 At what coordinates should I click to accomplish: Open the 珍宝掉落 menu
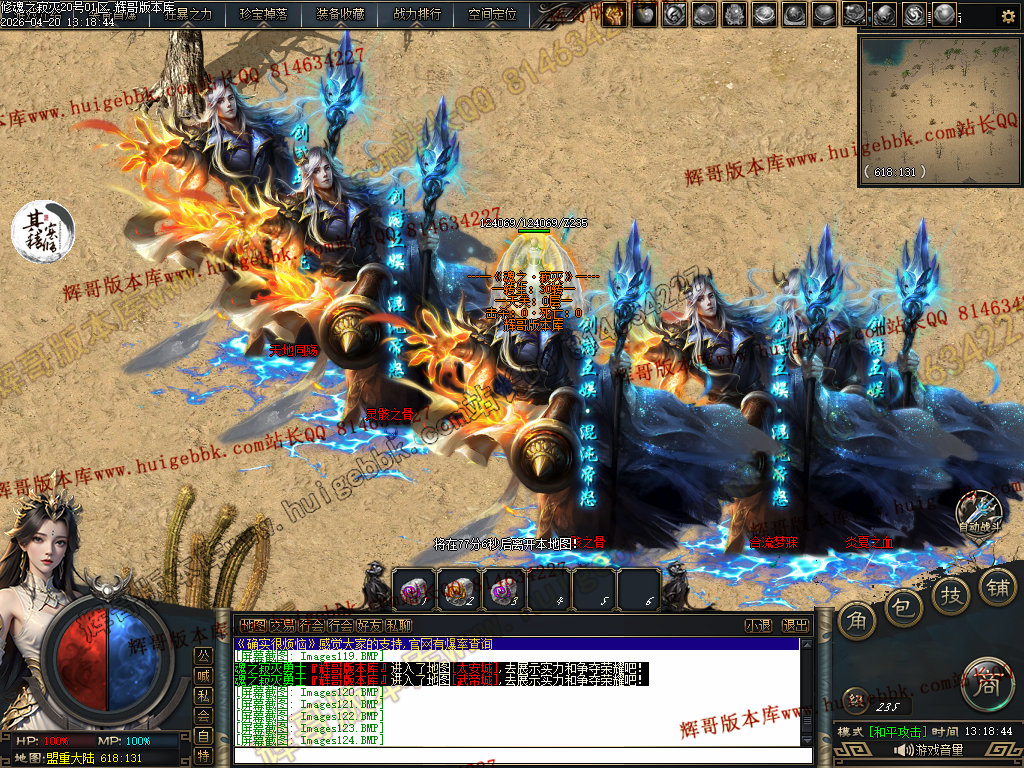263,14
